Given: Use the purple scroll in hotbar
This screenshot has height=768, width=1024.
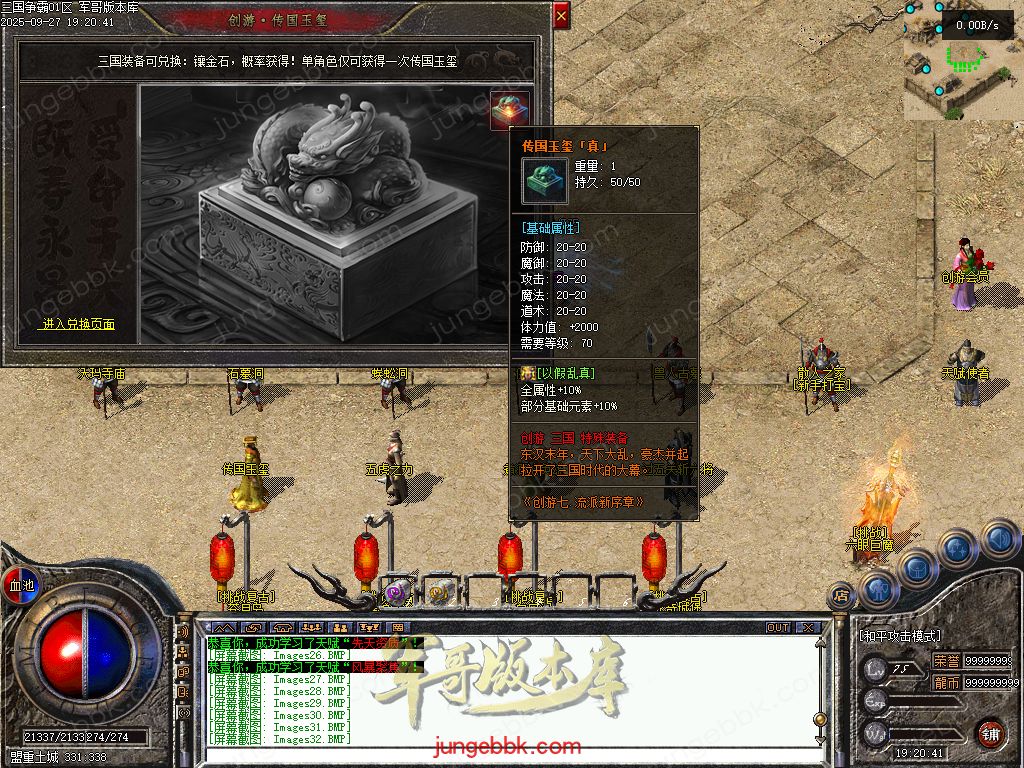Looking at the screenshot, I should (397, 592).
